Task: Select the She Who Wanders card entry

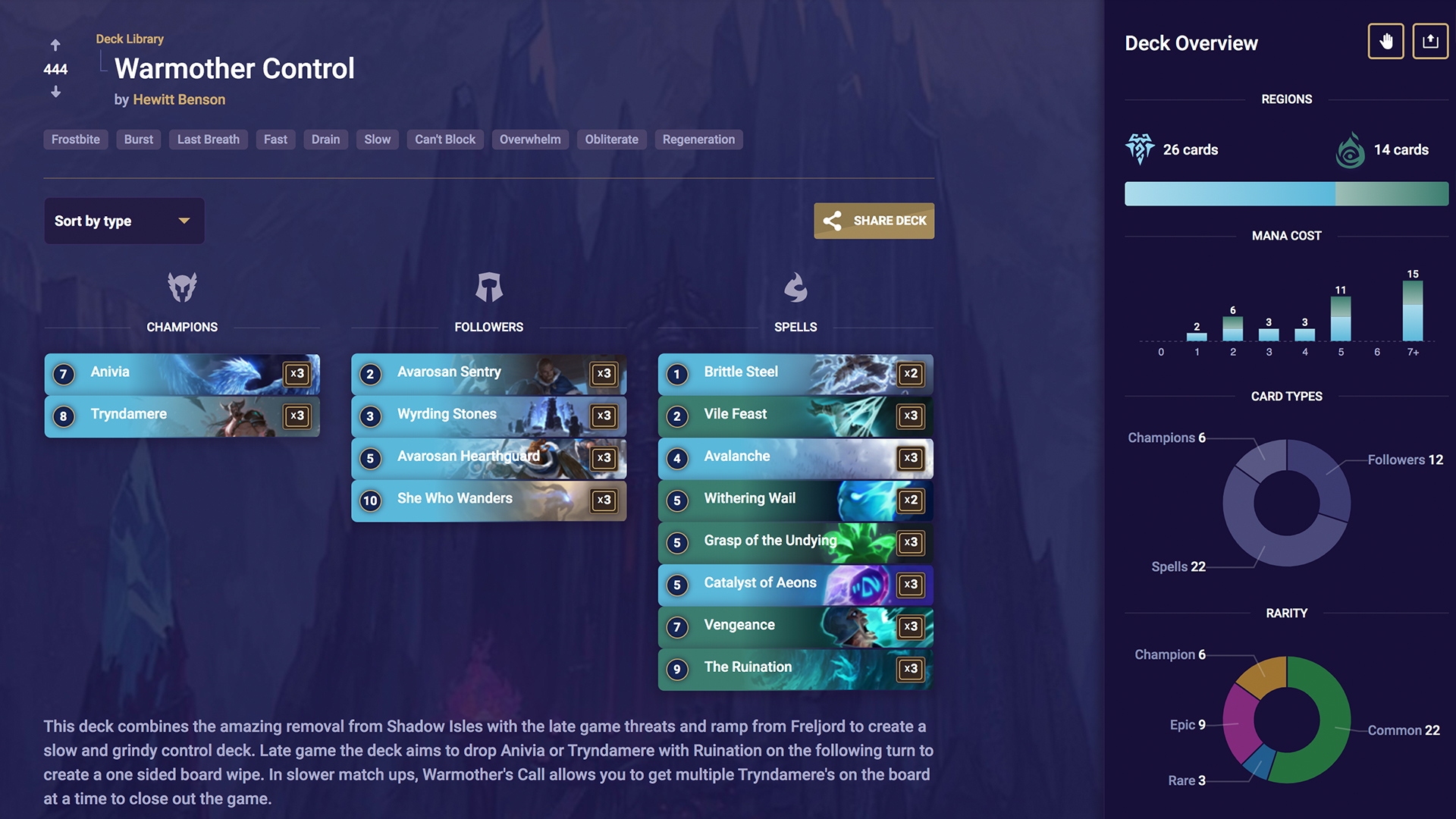Action: pyautogui.click(x=489, y=500)
